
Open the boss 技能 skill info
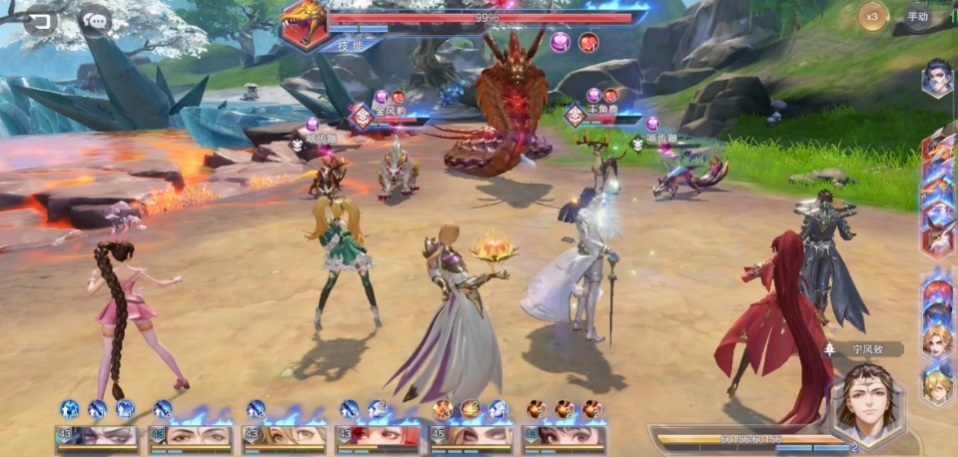345,45
